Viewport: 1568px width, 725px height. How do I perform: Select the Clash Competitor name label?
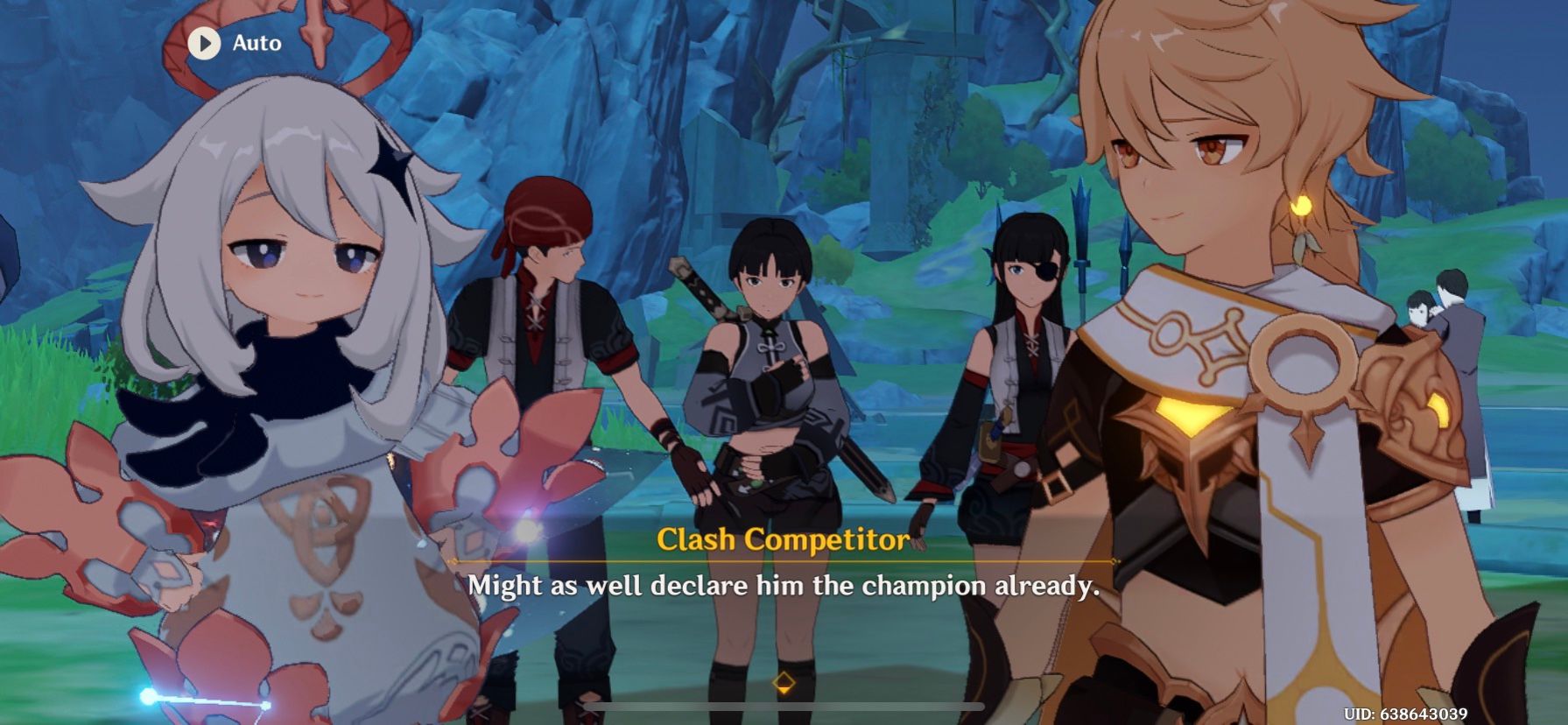(782, 541)
